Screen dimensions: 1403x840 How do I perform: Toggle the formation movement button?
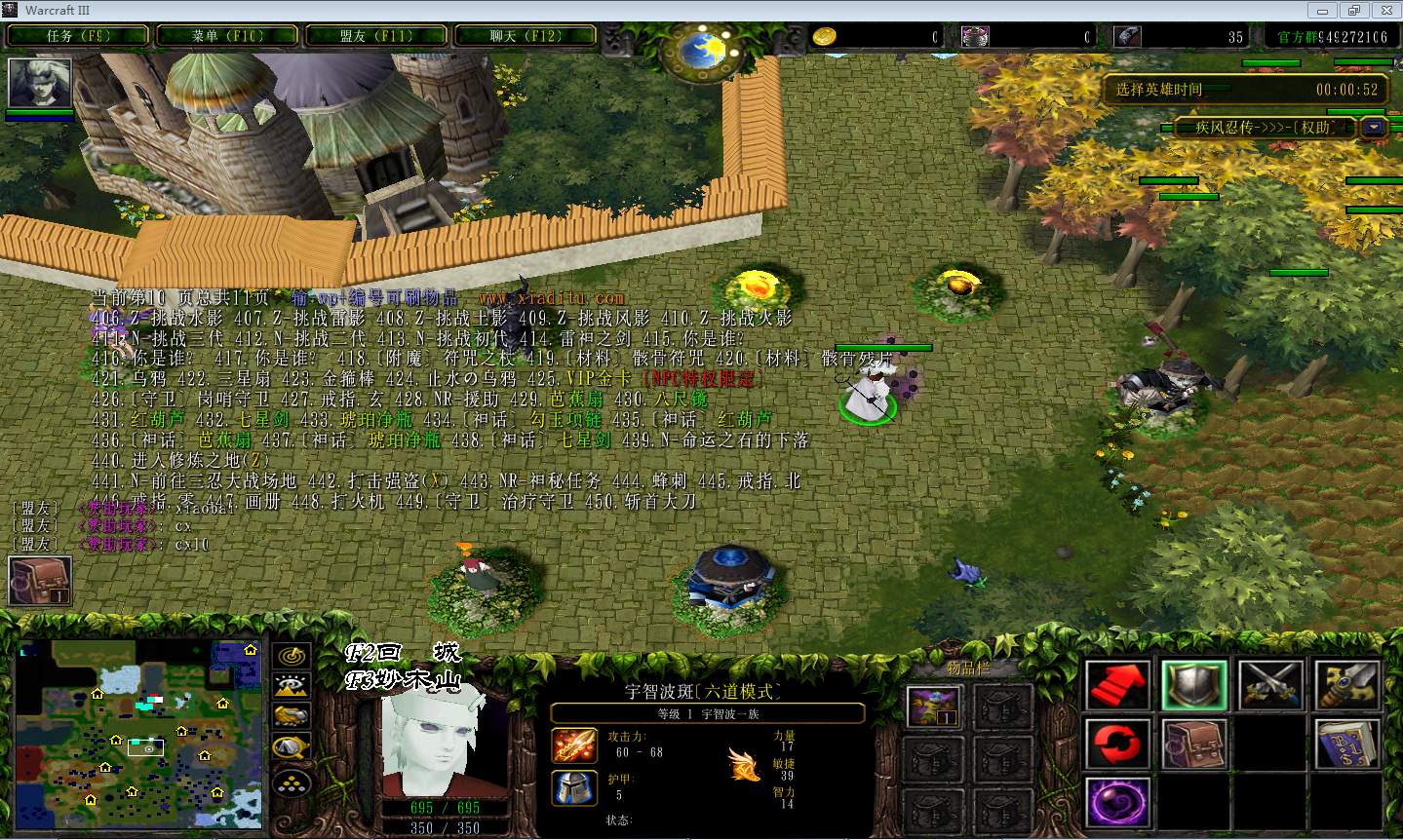[x=292, y=781]
